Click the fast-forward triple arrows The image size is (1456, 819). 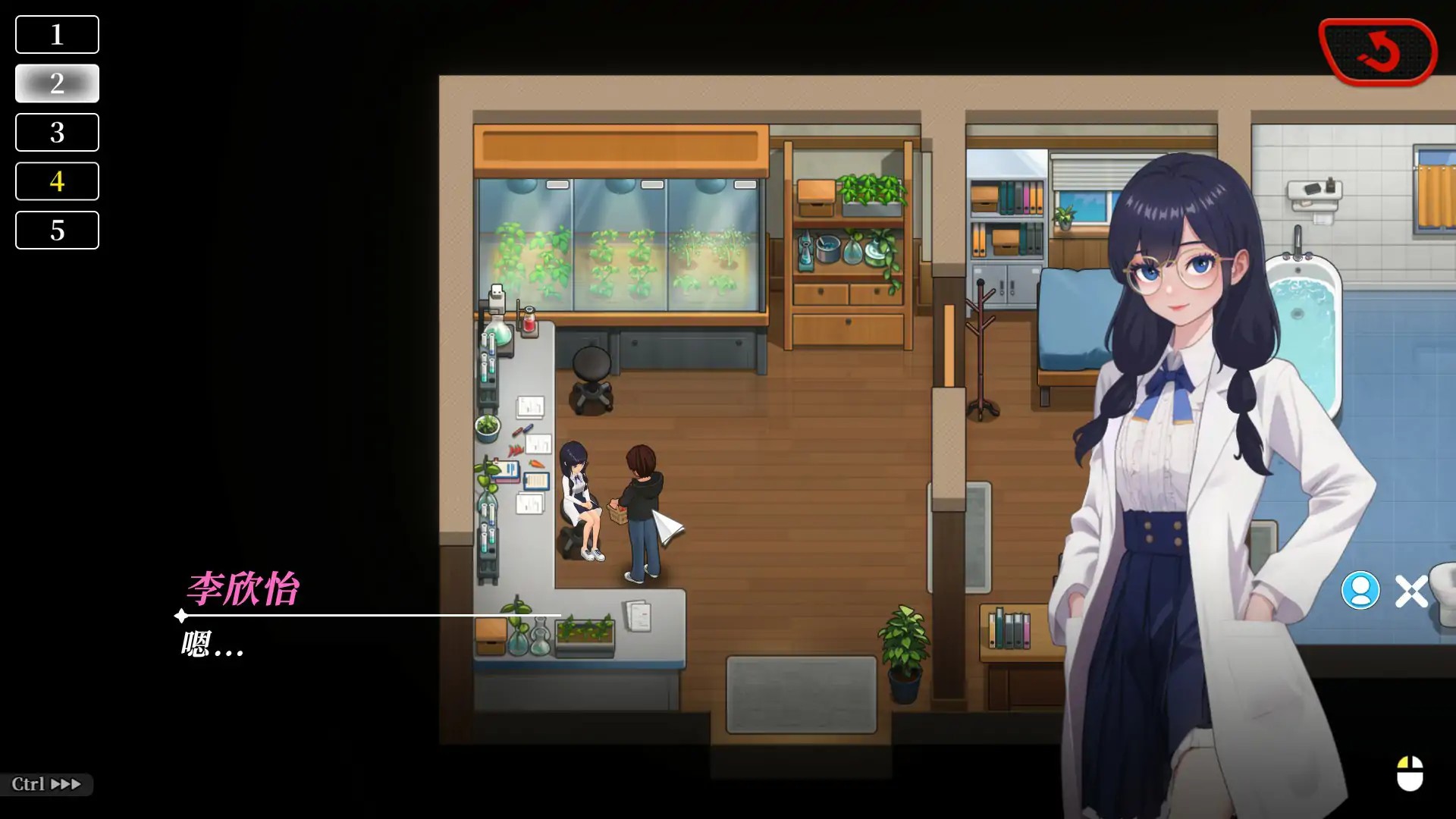(x=67, y=784)
